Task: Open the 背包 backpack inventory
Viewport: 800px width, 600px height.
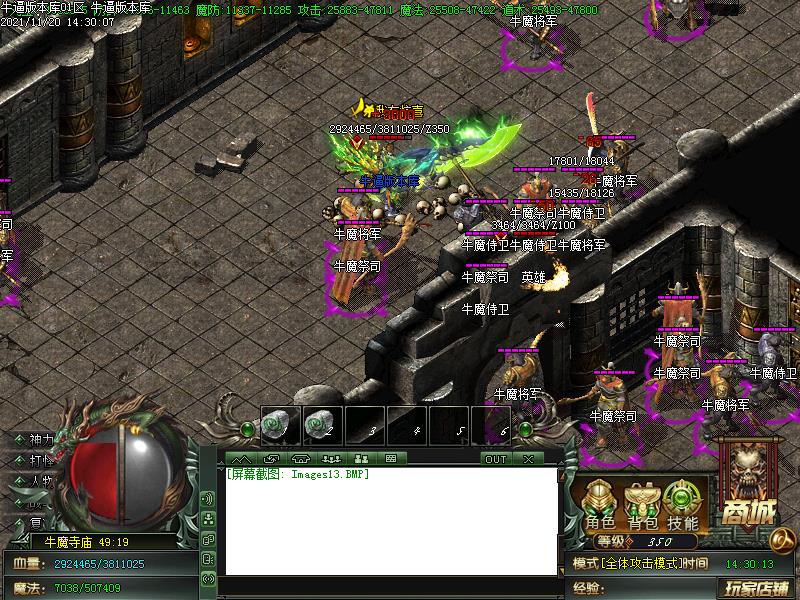Action: 642,506
